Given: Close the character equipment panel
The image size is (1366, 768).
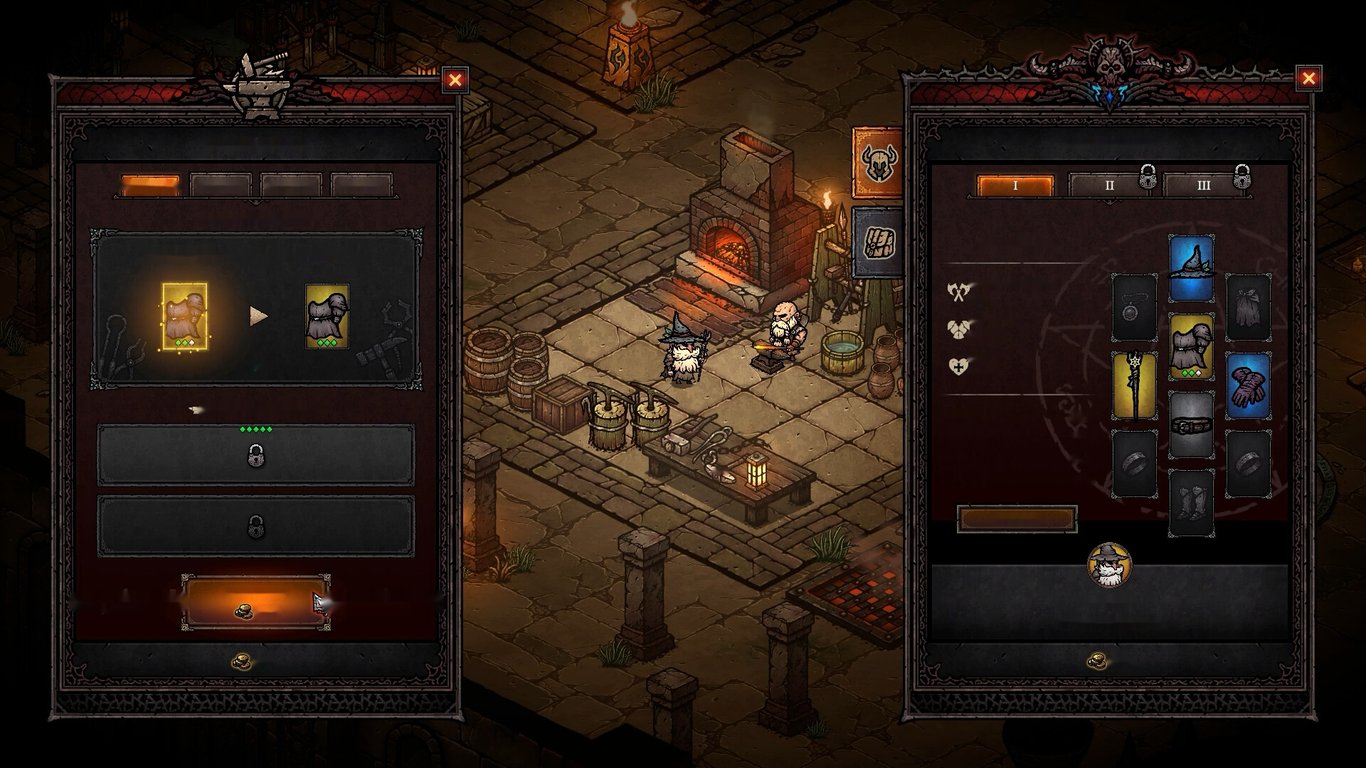Looking at the screenshot, I should (1308, 78).
